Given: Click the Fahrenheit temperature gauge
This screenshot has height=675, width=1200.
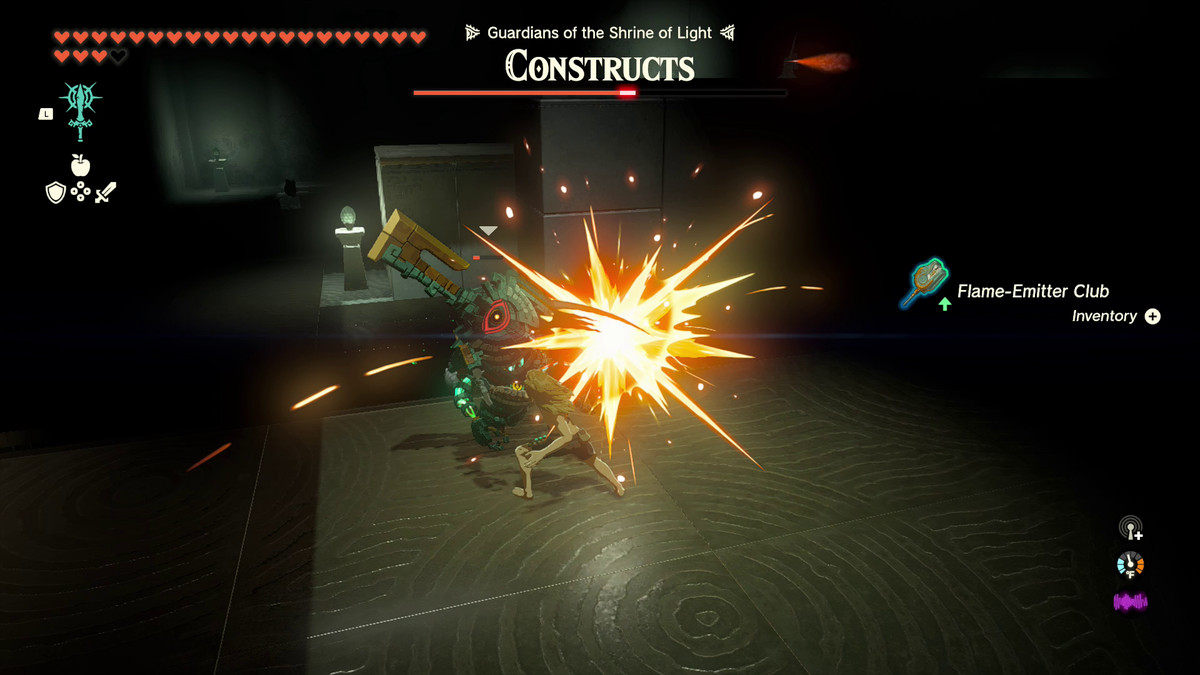Looking at the screenshot, I should point(1131,565).
